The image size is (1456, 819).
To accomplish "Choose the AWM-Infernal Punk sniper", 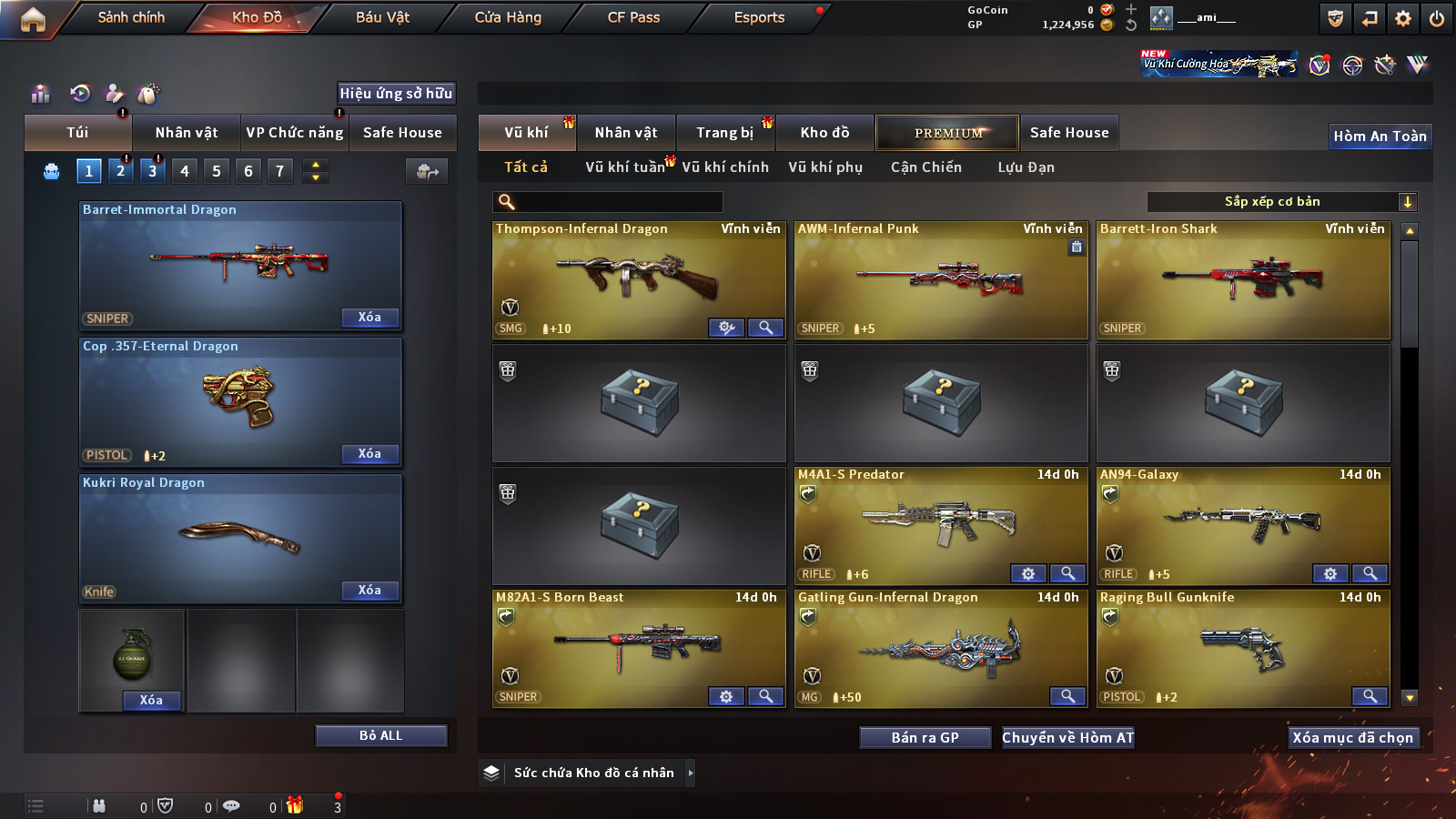I will coord(941,278).
